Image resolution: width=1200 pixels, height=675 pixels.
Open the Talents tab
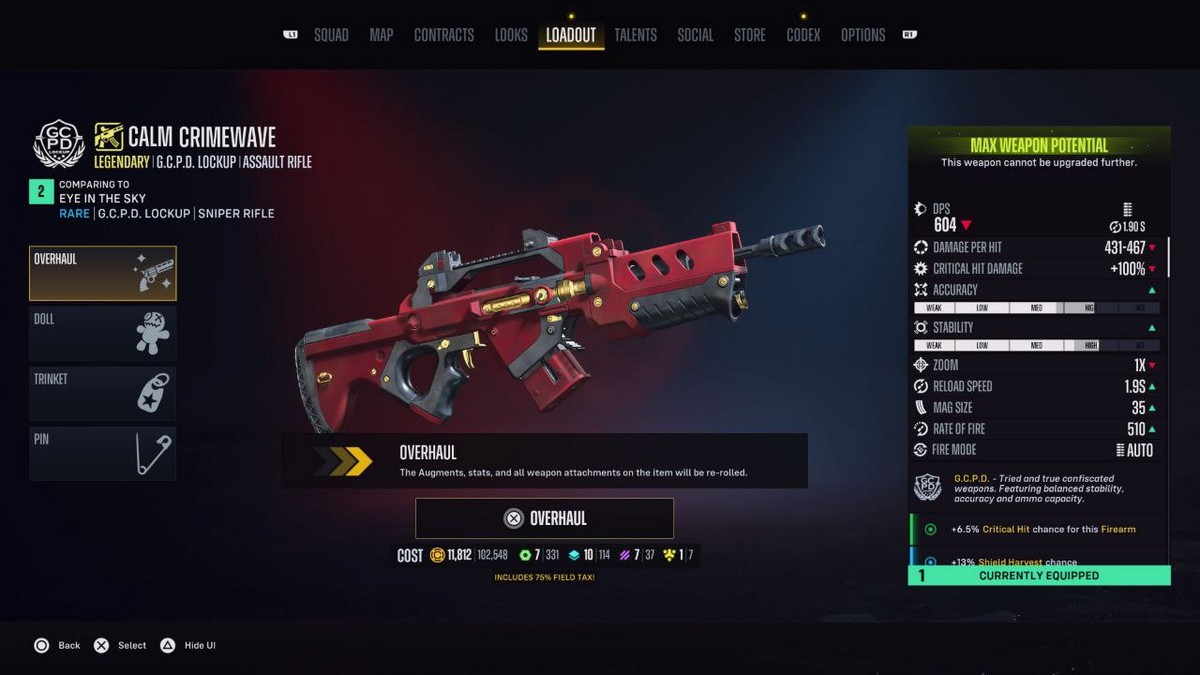636,35
